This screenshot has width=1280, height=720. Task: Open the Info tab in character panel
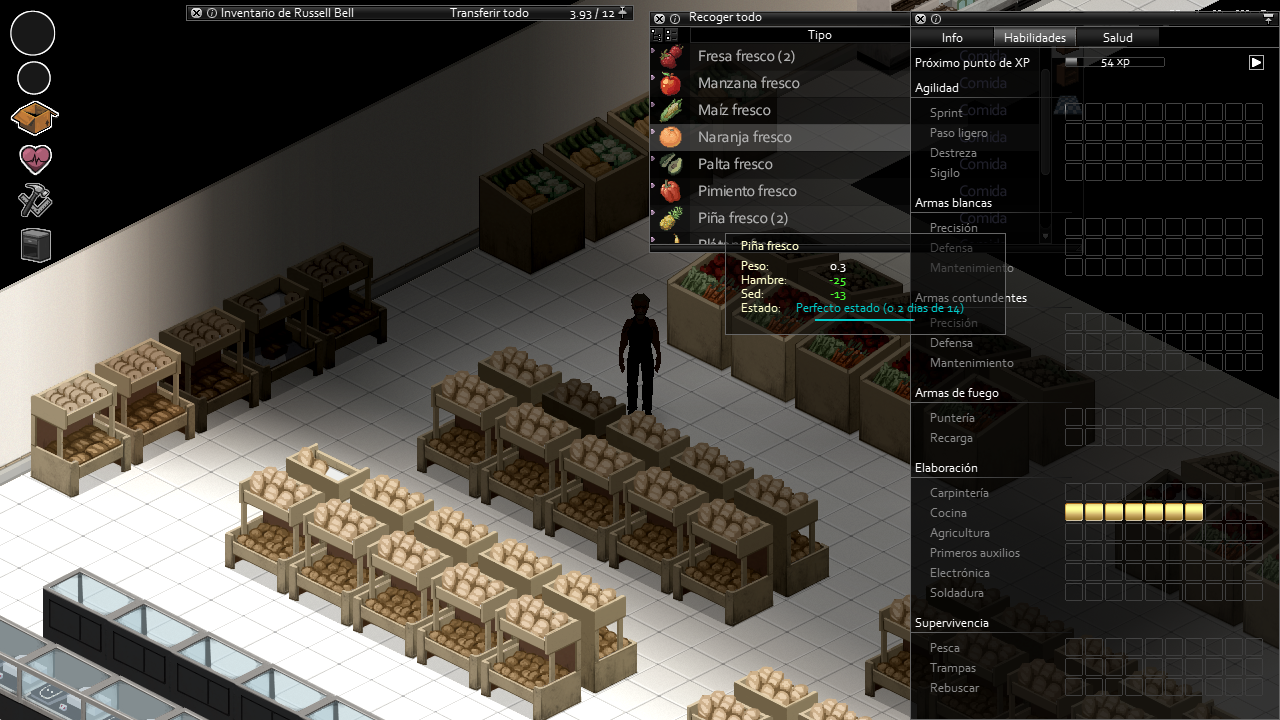point(952,37)
